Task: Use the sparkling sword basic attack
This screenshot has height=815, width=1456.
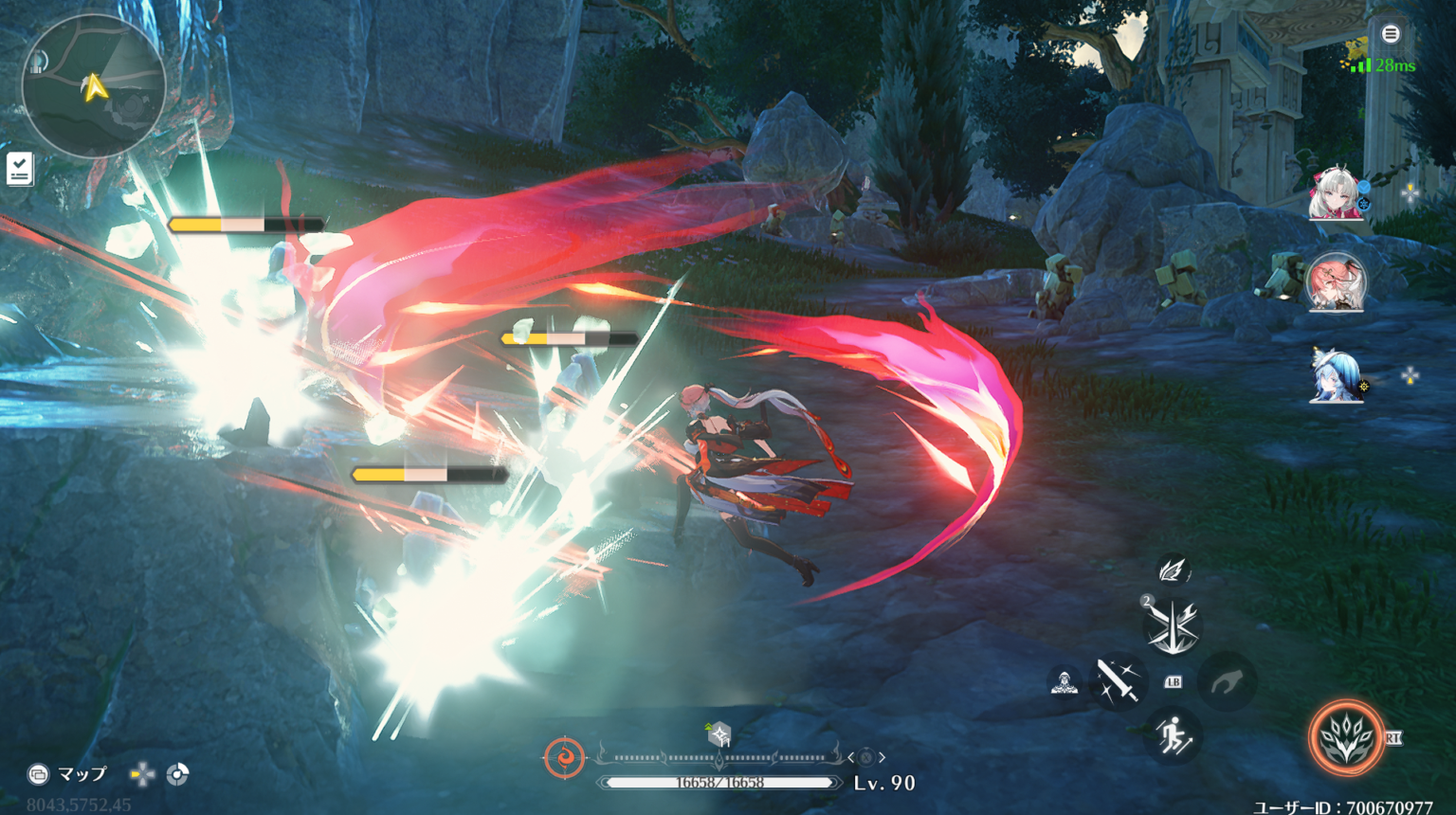Action: 1118,680
